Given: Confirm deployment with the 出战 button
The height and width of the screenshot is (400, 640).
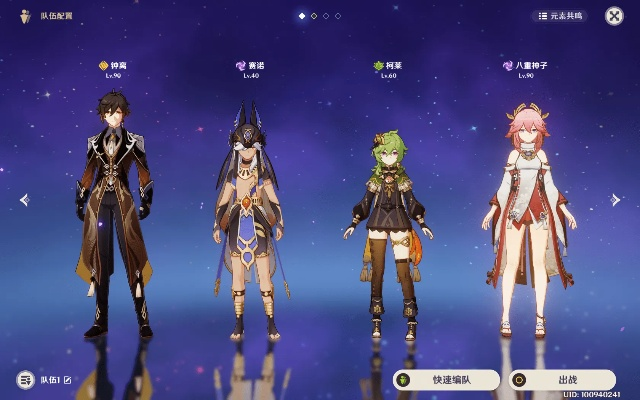Looking at the screenshot, I should click(x=561, y=380).
